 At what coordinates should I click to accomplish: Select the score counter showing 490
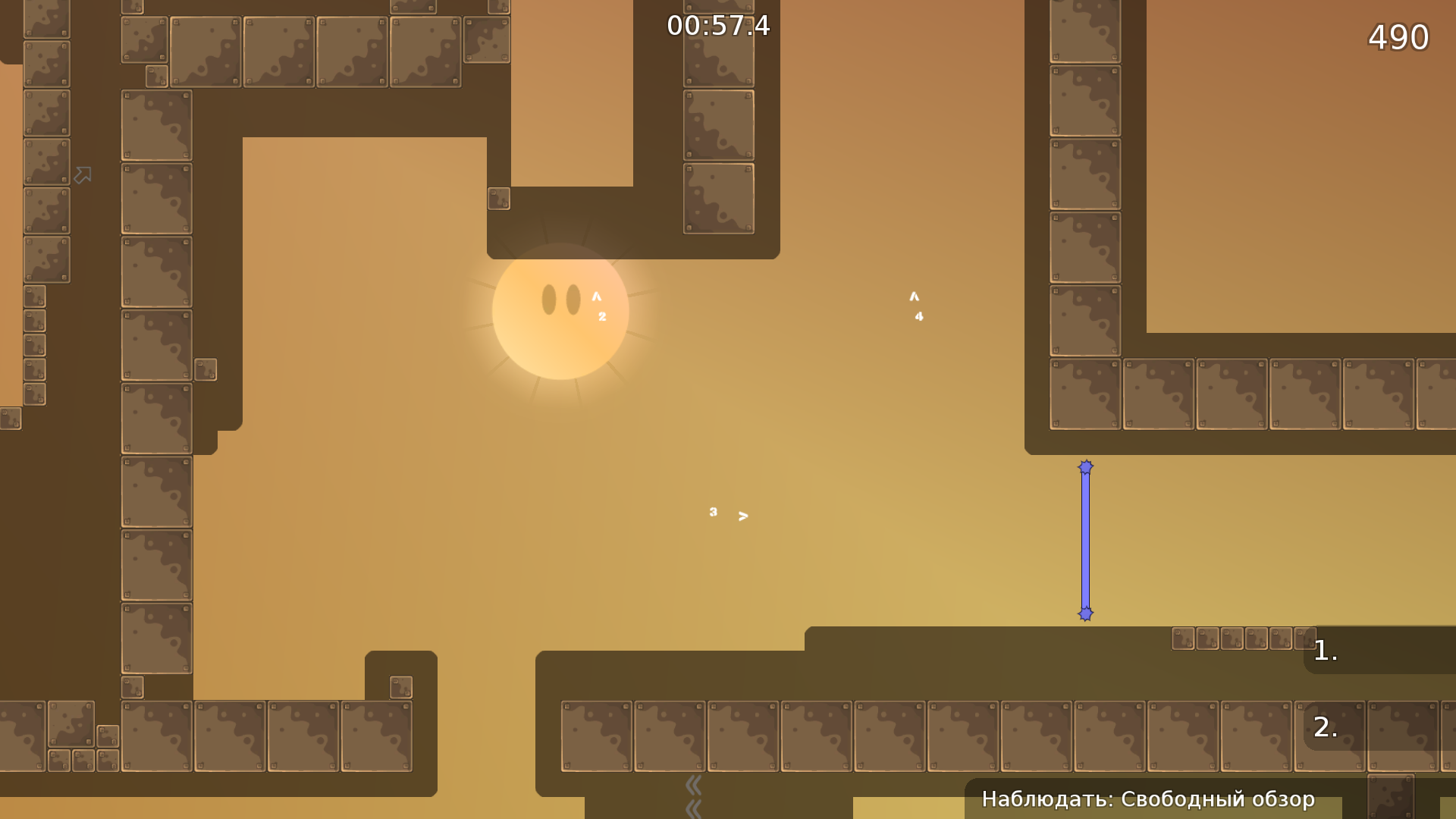(x=1398, y=36)
